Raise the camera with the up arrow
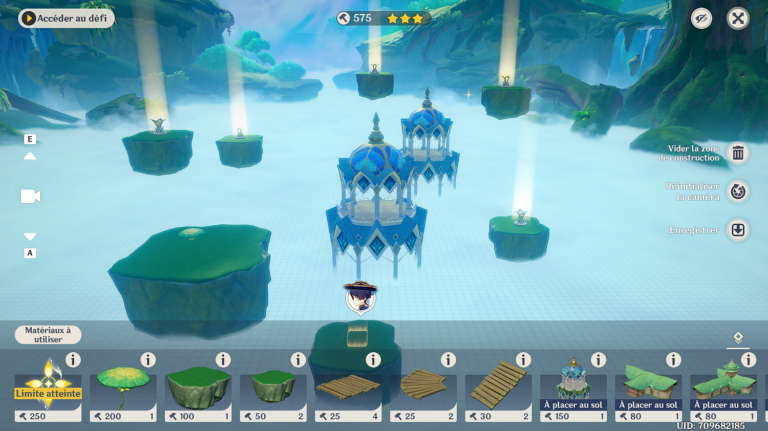Image resolution: width=768 pixels, height=431 pixels. coord(30,156)
